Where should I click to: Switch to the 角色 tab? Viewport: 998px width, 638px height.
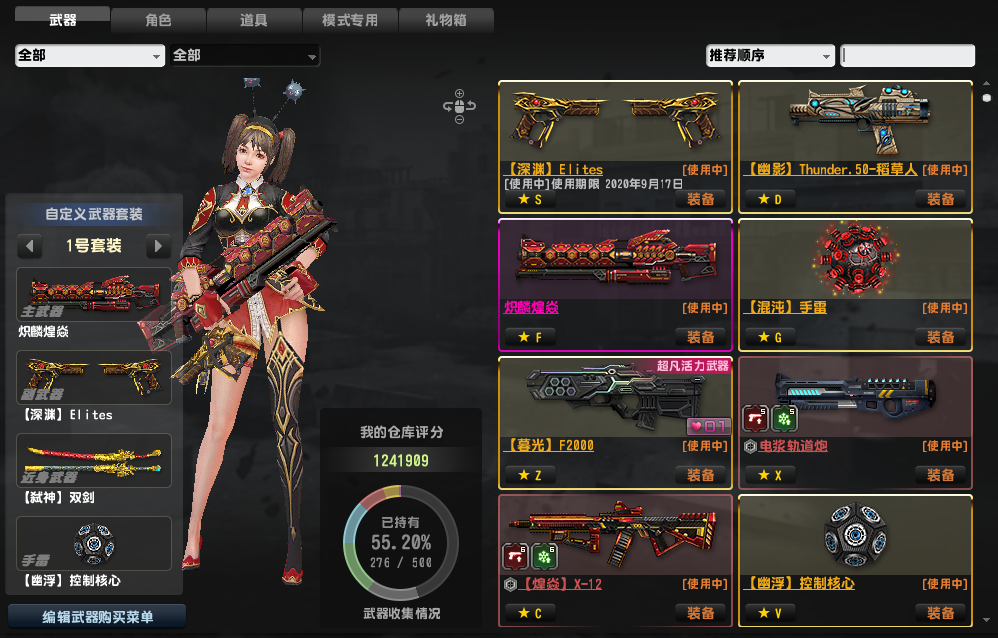(x=158, y=20)
